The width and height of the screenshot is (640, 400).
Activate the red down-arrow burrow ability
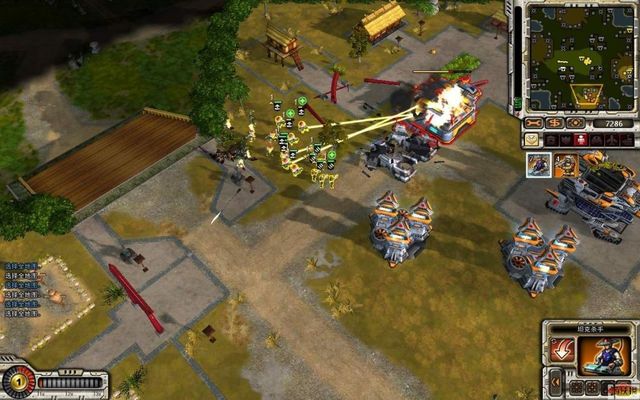click(x=563, y=353)
